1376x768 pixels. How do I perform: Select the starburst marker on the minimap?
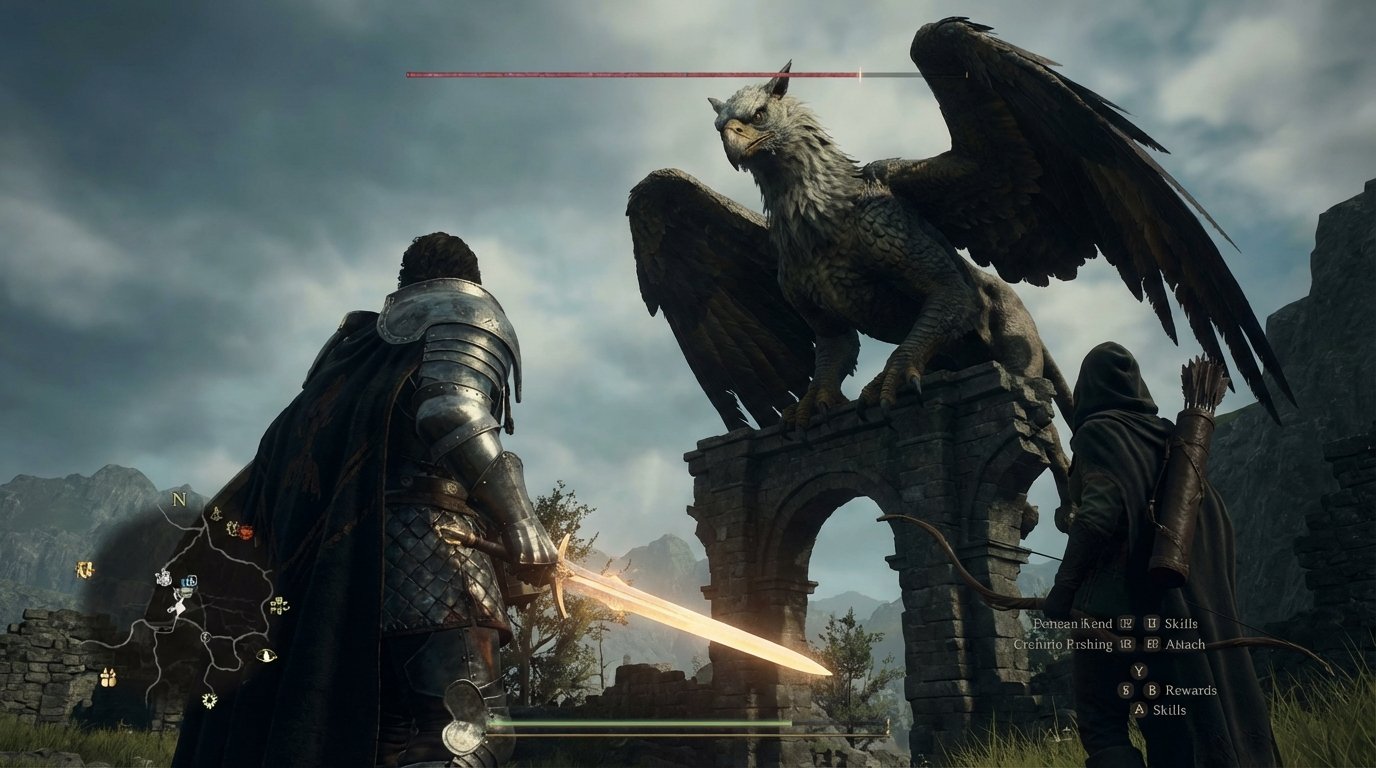click(x=208, y=700)
